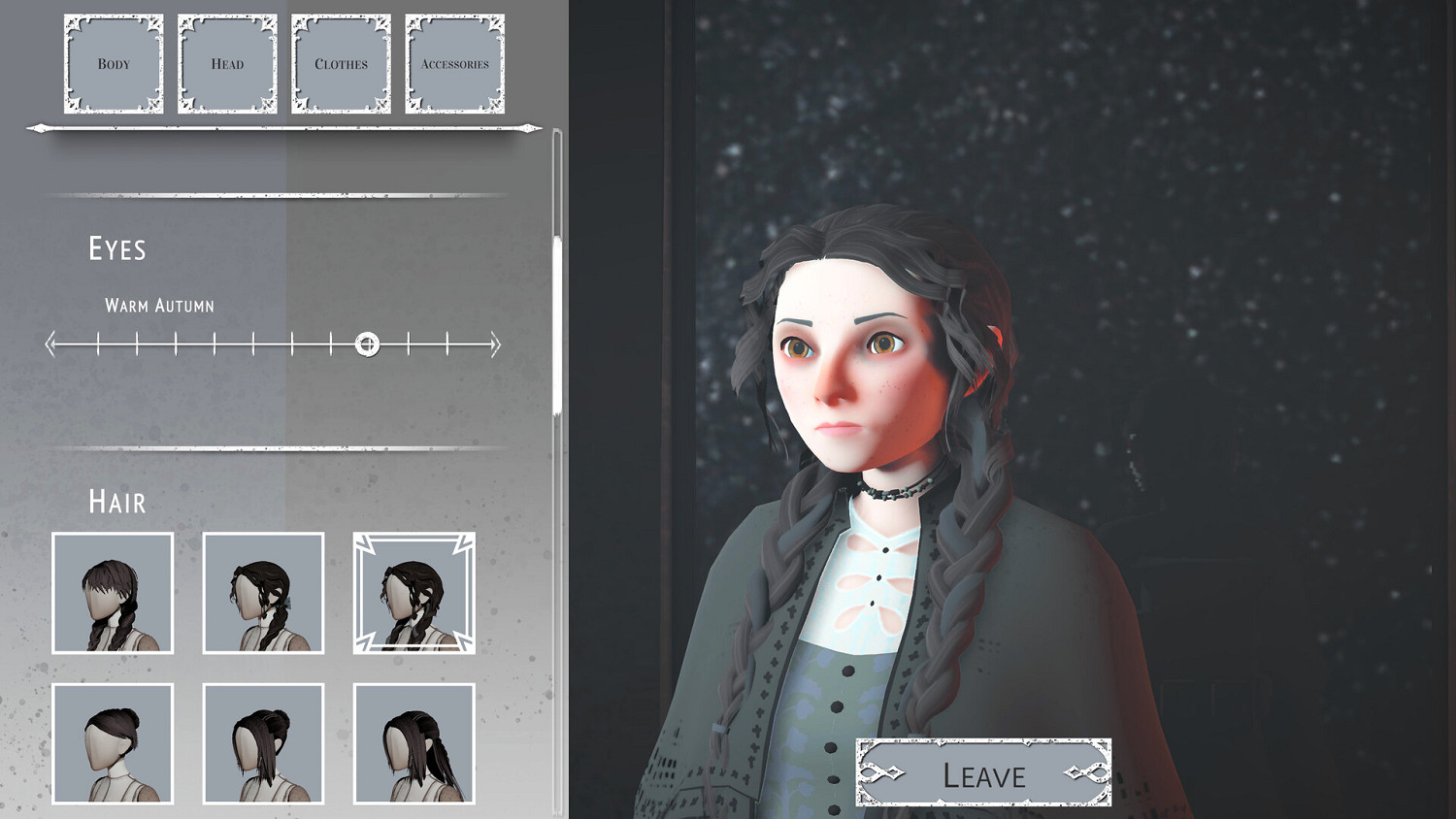
Task: Select the currently highlighted double-braid hairstyle
Action: 414,593
